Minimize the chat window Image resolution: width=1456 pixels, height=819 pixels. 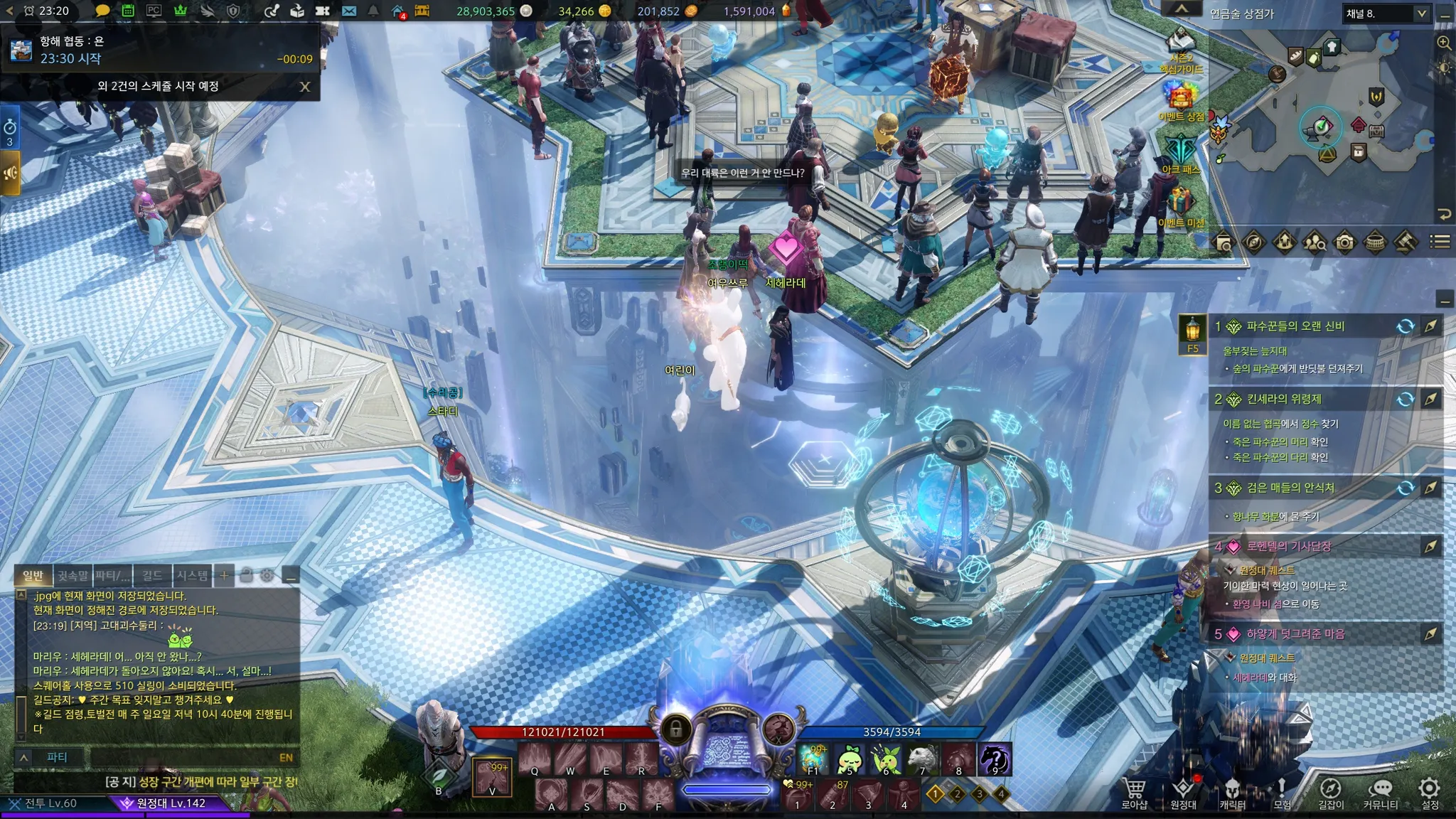290,576
